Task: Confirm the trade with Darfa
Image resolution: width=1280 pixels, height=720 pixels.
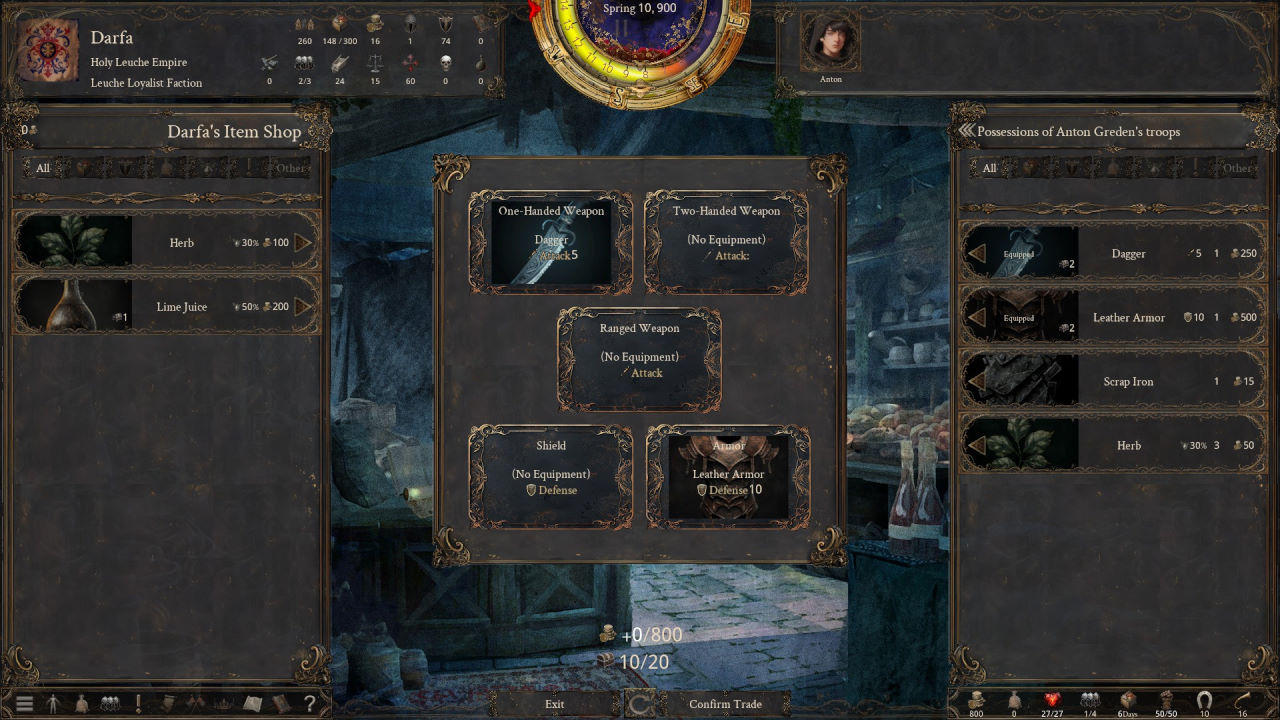Action: pyautogui.click(x=725, y=704)
